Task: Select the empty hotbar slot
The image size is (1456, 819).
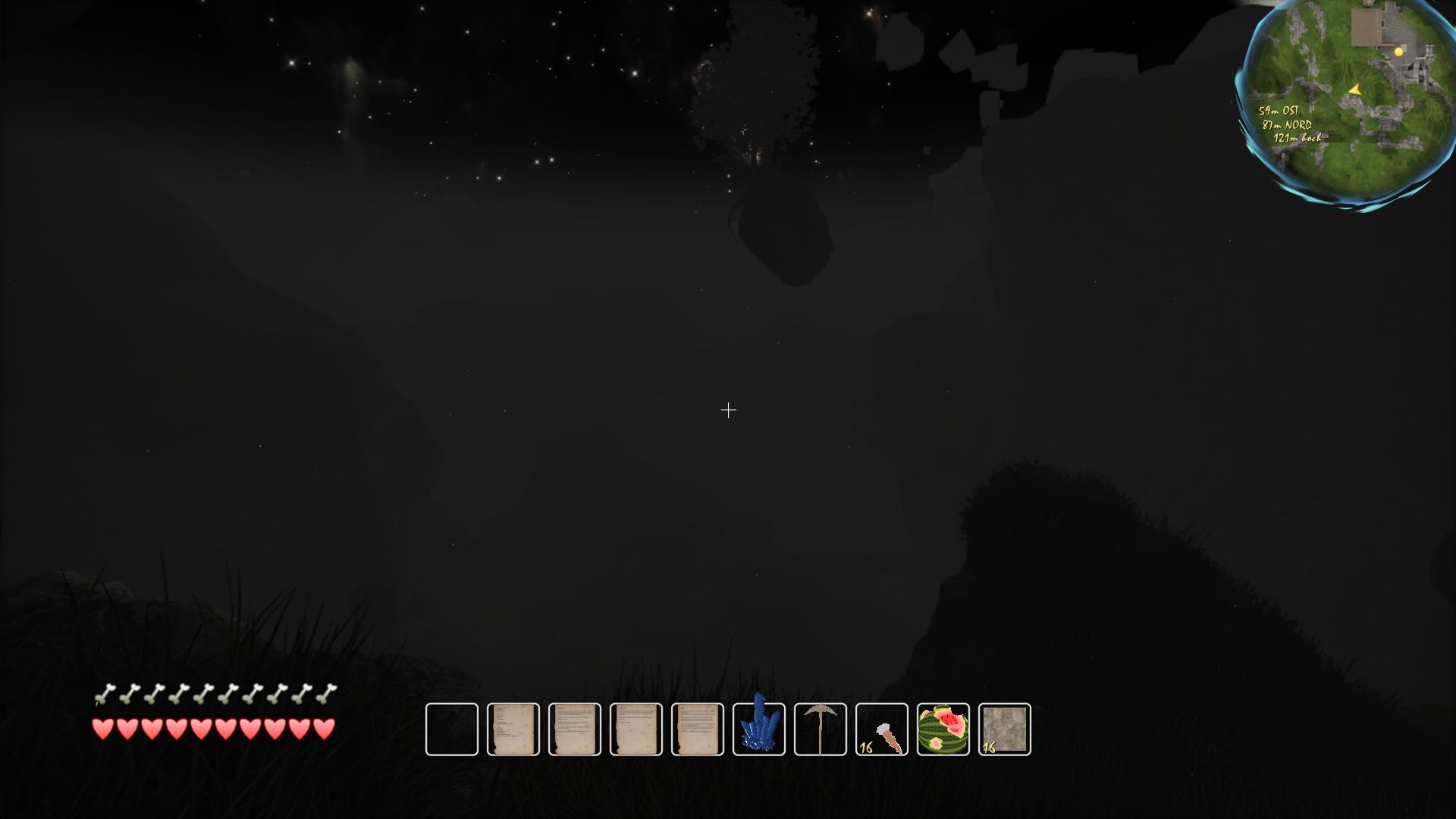Action: pyautogui.click(x=452, y=730)
